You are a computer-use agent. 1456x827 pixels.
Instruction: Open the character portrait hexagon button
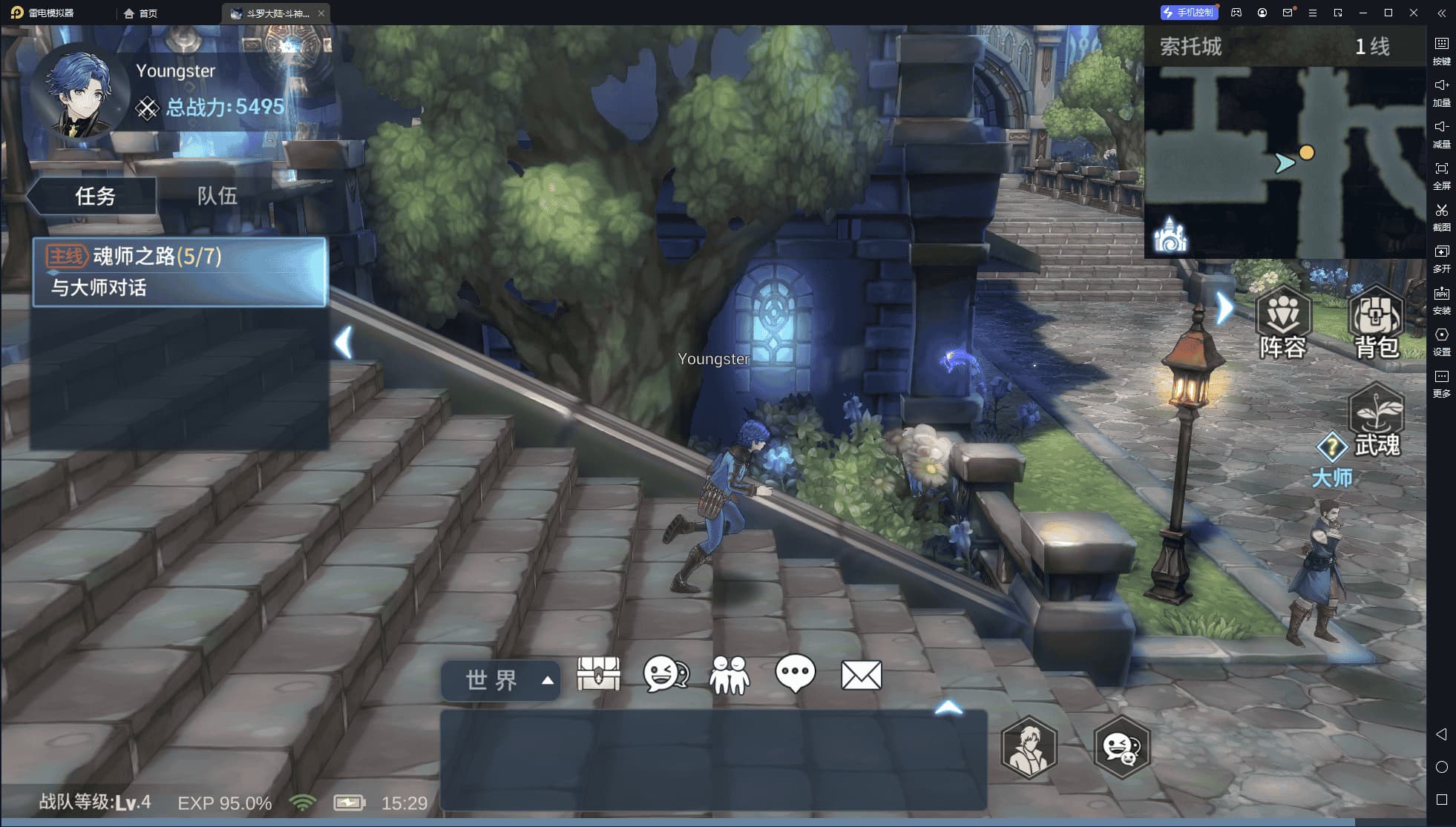(x=1029, y=747)
